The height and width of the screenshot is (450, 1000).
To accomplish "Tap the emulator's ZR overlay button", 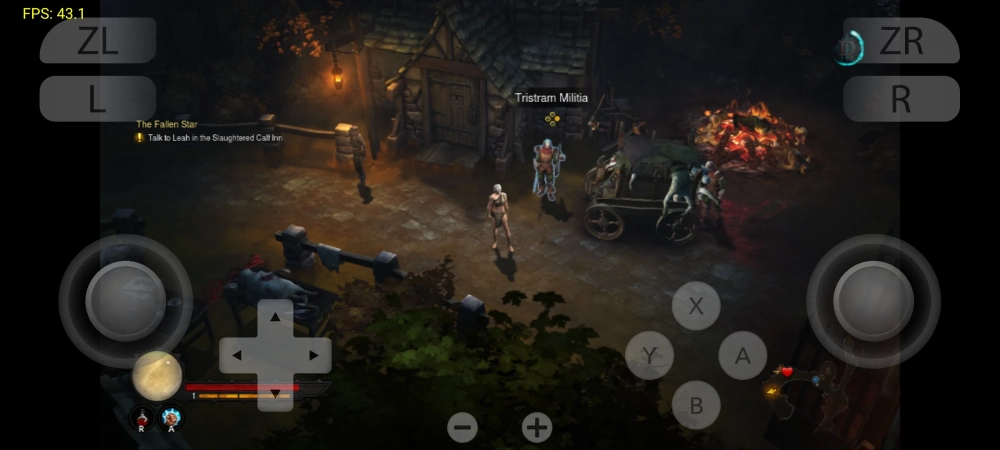I will (x=901, y=41).
